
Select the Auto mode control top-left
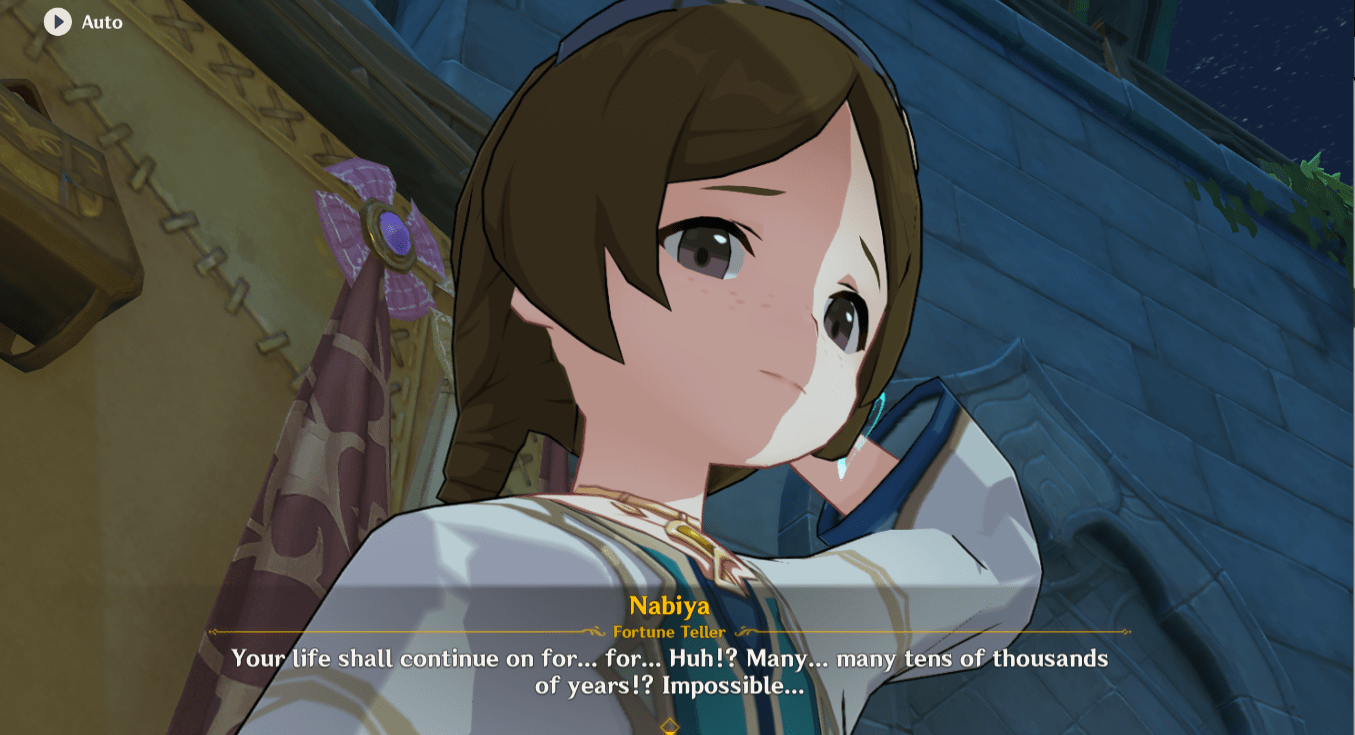point(80,22)
